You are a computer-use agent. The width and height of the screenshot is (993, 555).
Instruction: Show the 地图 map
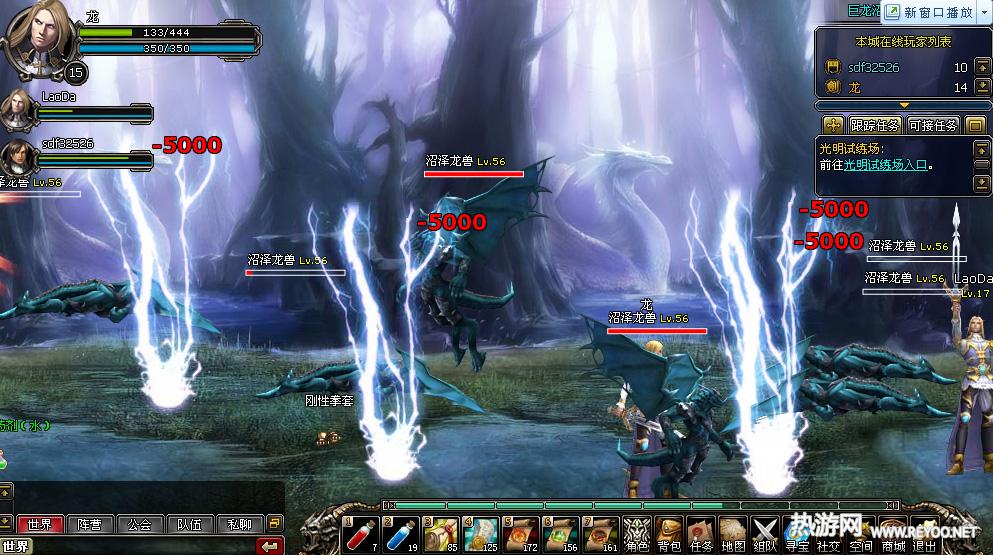click(733, 531)
